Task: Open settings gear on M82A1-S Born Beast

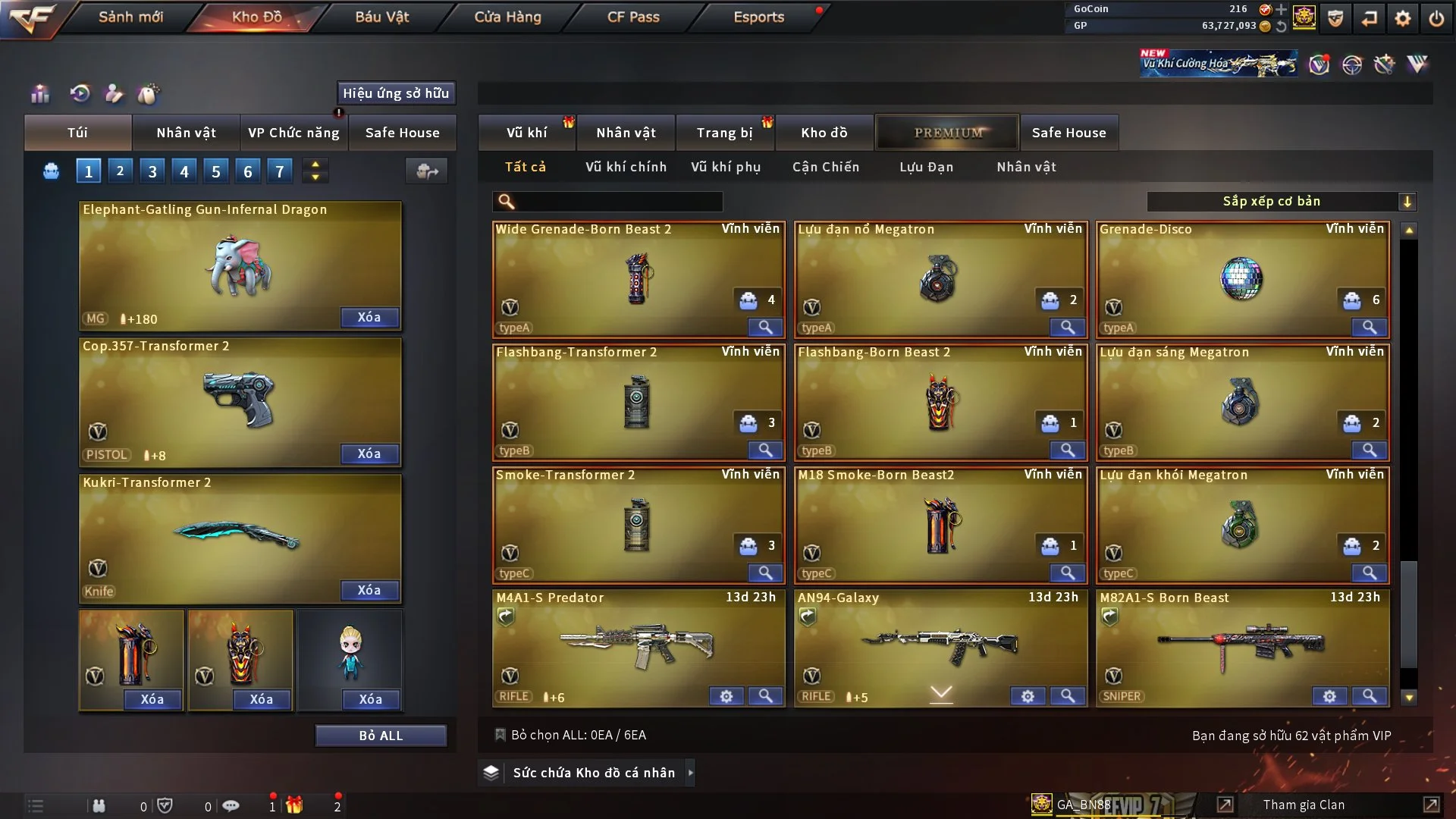Action: (x=1329, y=696)
